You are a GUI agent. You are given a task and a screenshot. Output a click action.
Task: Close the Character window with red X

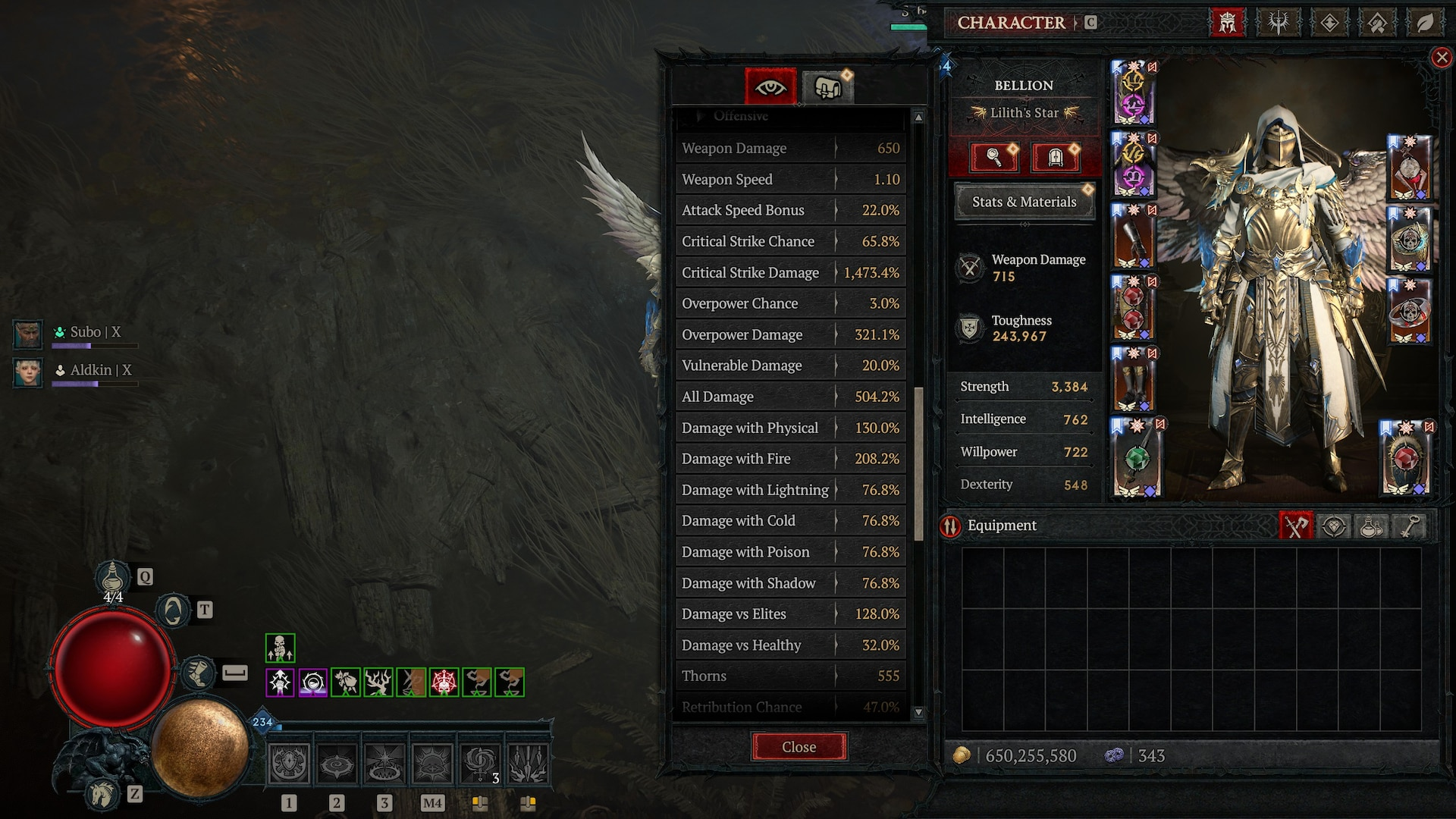[1442, 58]
